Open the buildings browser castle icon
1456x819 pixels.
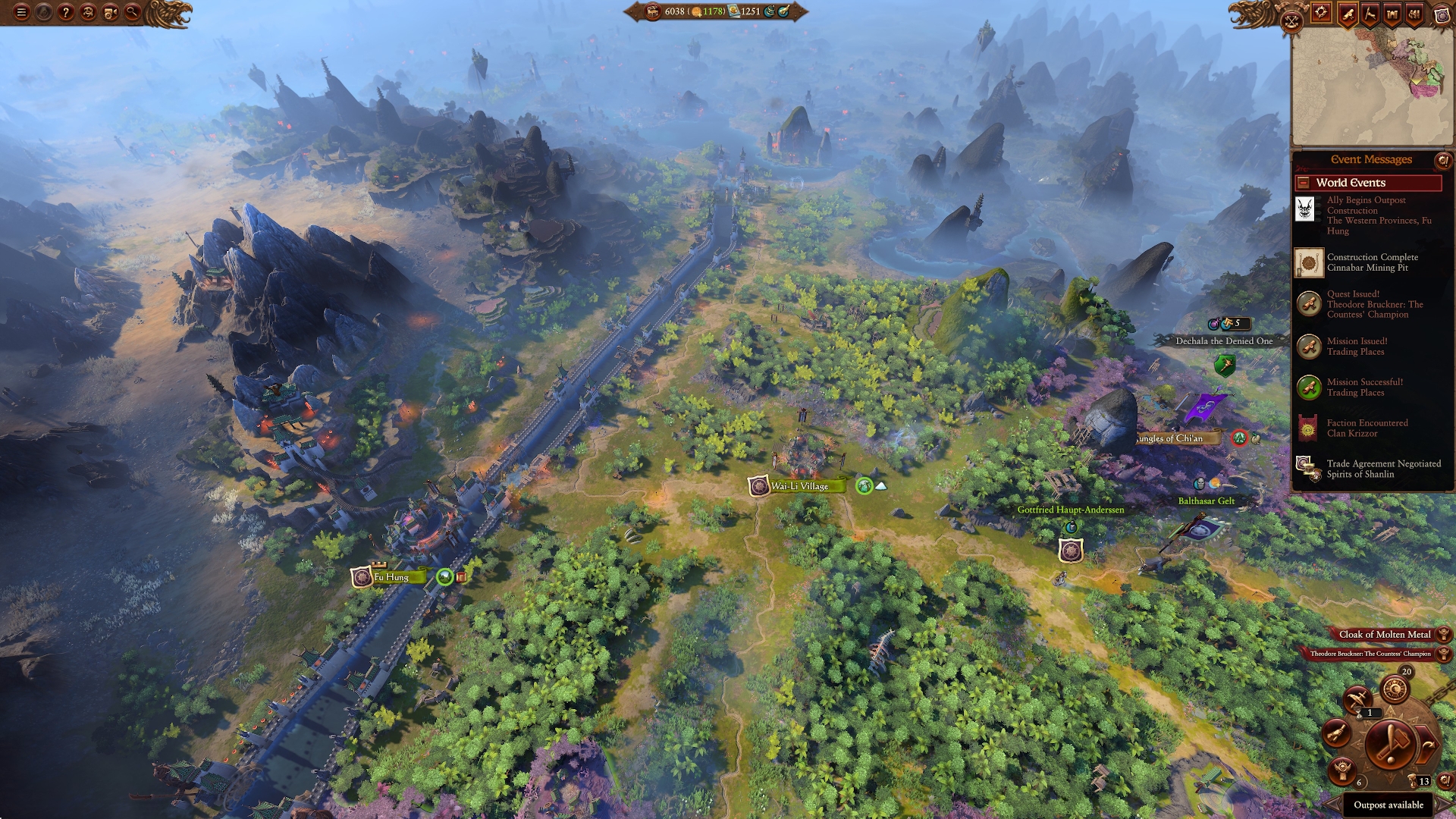(x=1392, y=14)
